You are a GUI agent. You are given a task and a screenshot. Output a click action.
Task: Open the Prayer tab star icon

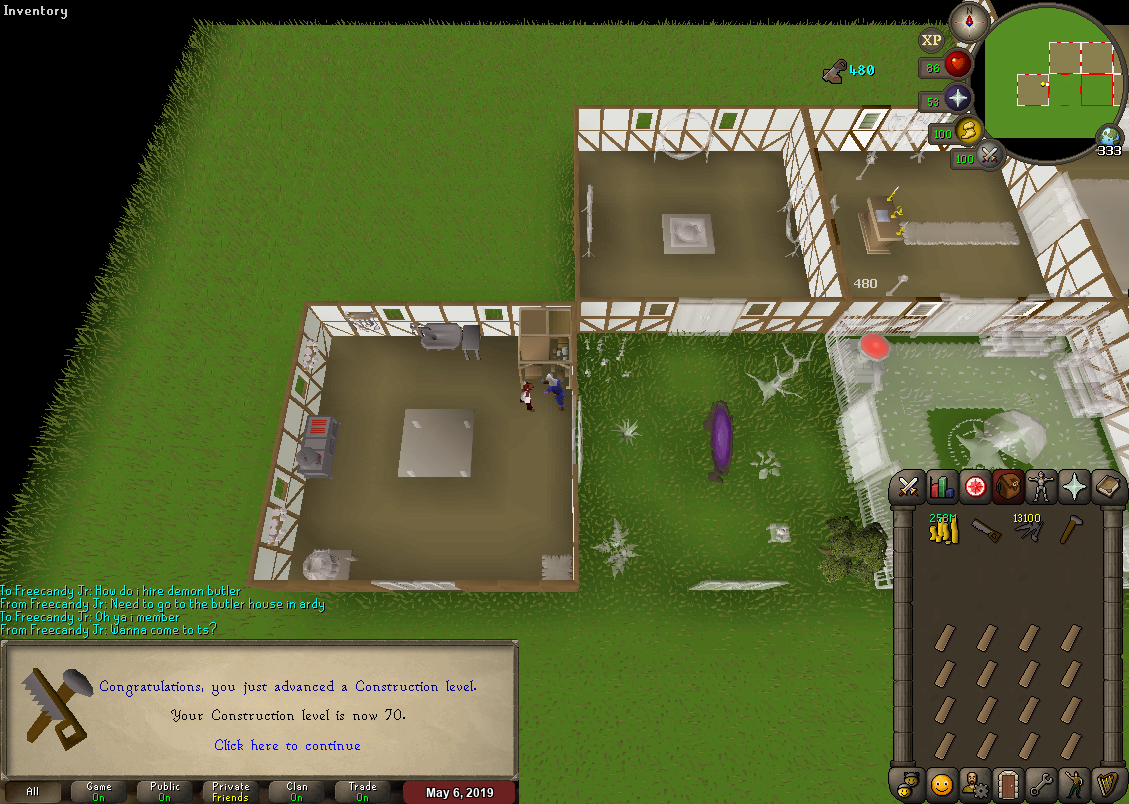pyautogui.click(x=1073, y=487)
